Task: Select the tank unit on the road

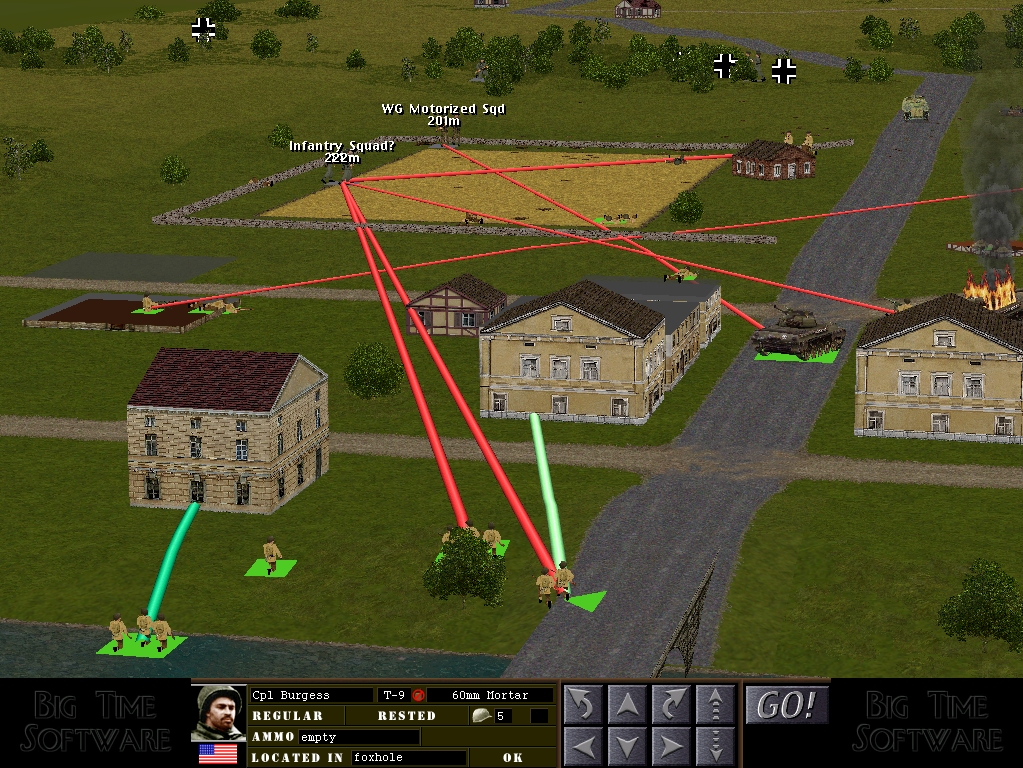Action: [x=796, y=332]
